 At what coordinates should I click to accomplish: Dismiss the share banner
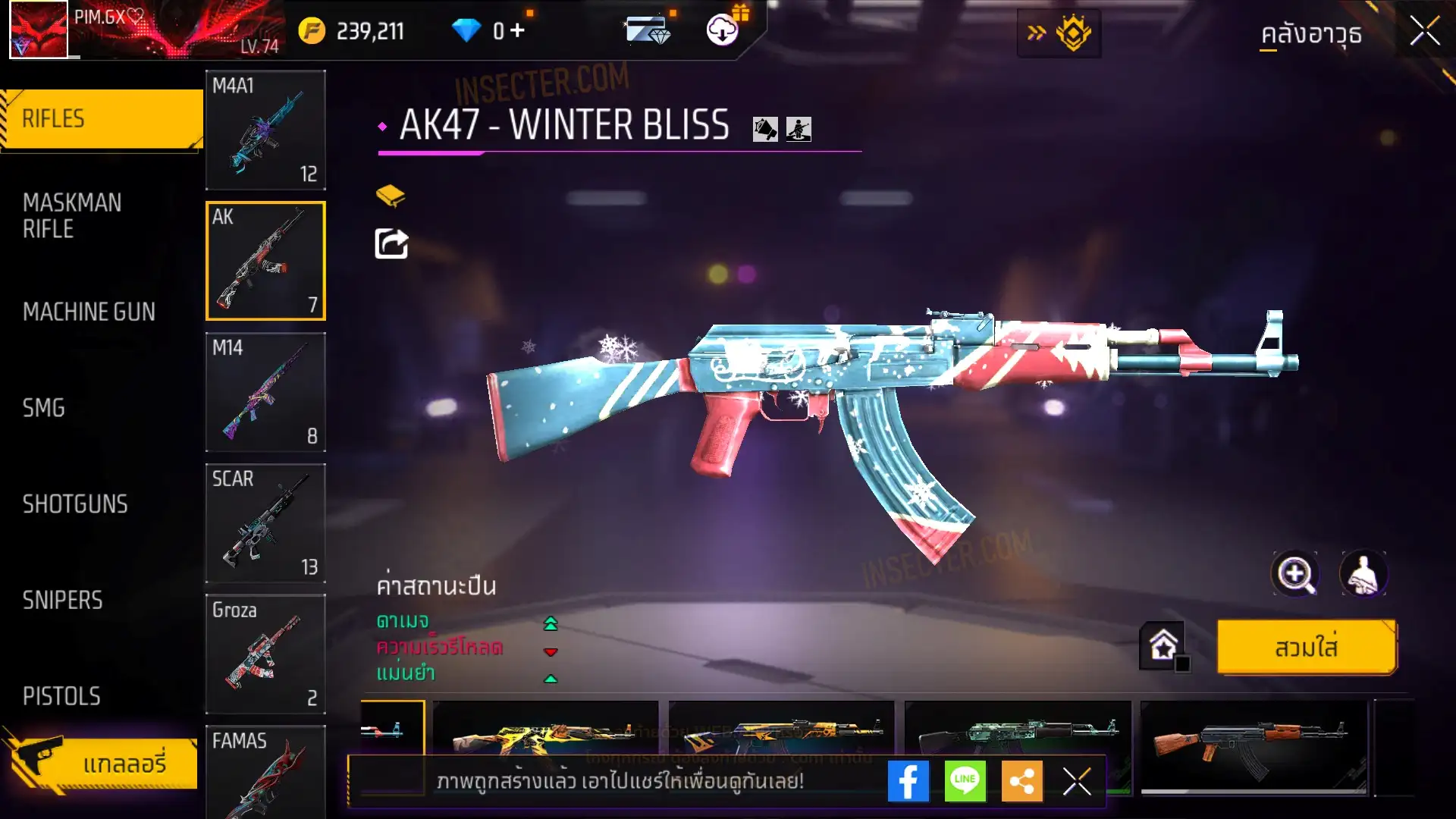[1077, 781]
